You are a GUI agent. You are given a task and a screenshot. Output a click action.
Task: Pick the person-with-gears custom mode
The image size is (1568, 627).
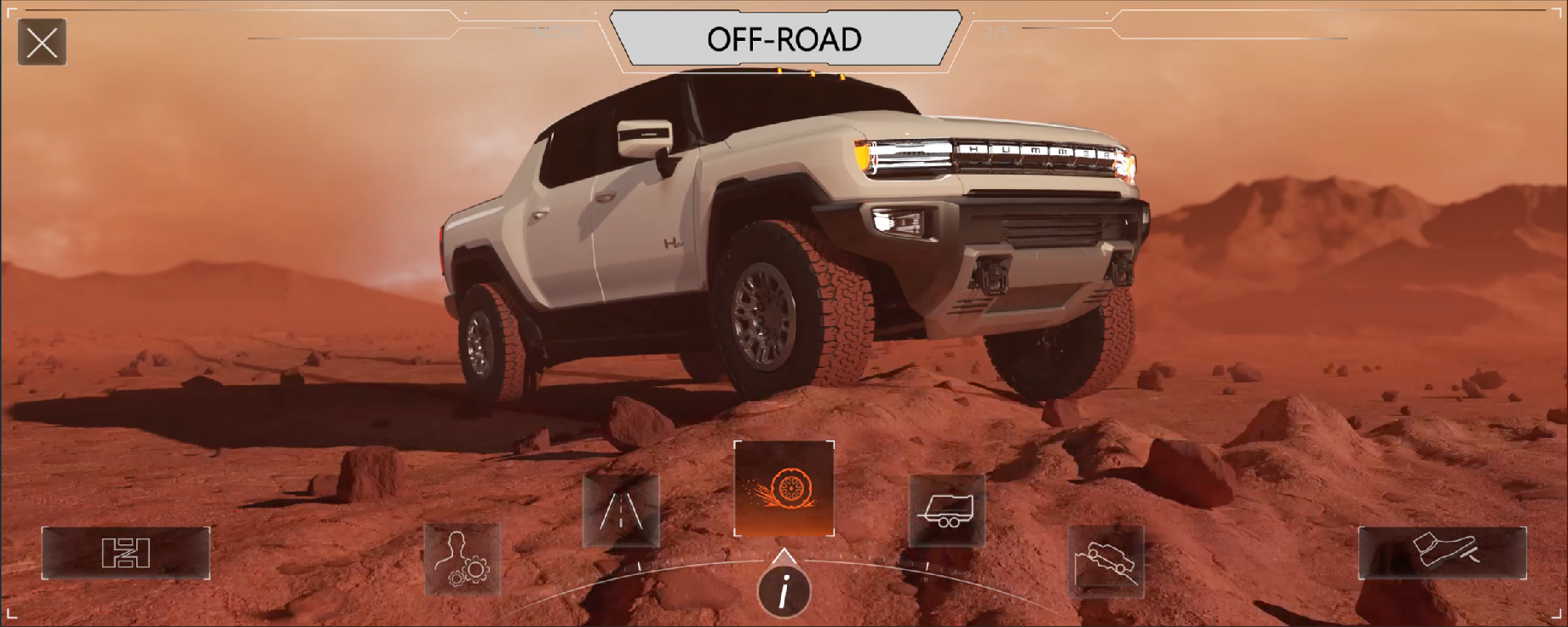tap(462, 559)
